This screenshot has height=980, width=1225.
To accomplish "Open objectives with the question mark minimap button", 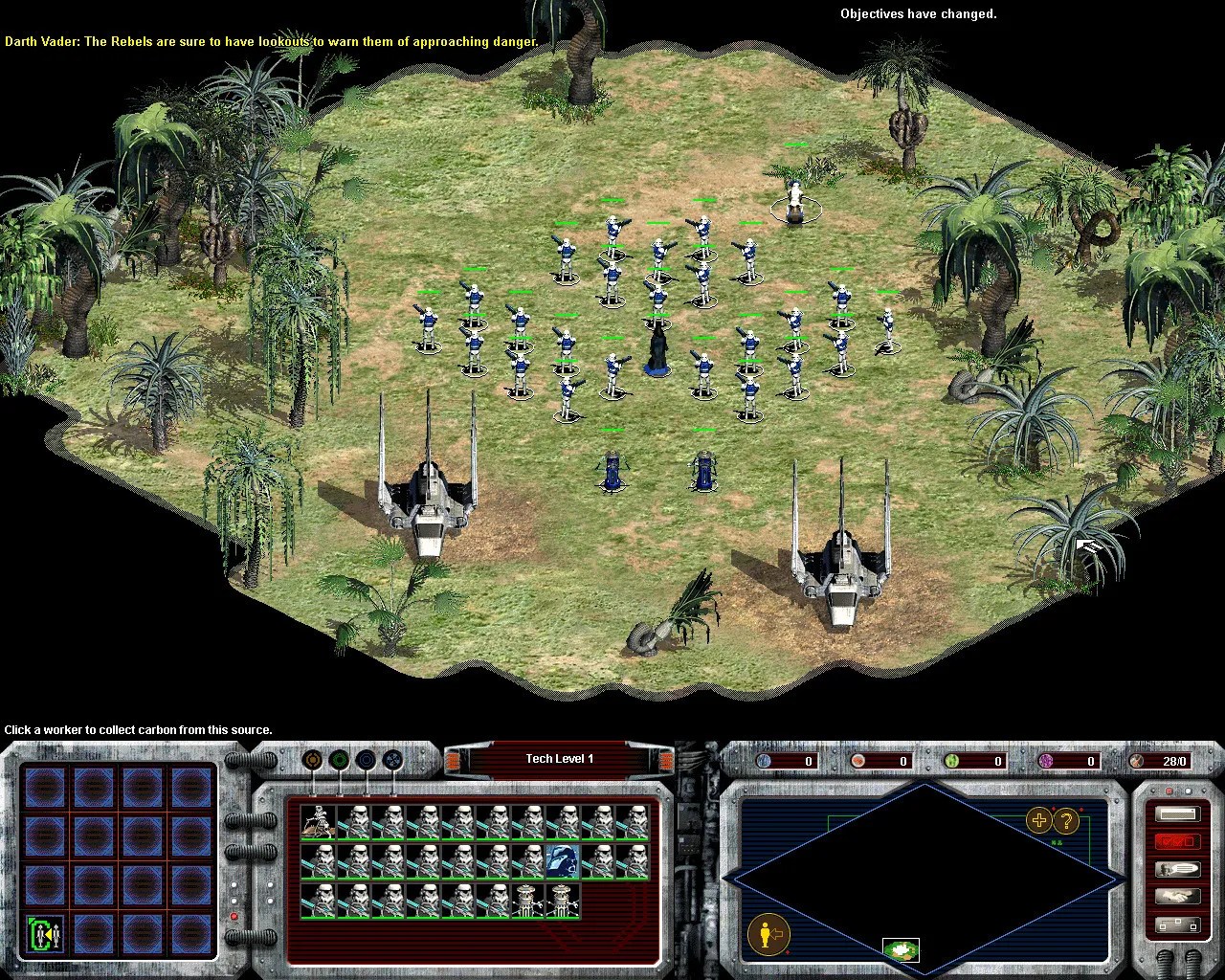I will 1065,822.
